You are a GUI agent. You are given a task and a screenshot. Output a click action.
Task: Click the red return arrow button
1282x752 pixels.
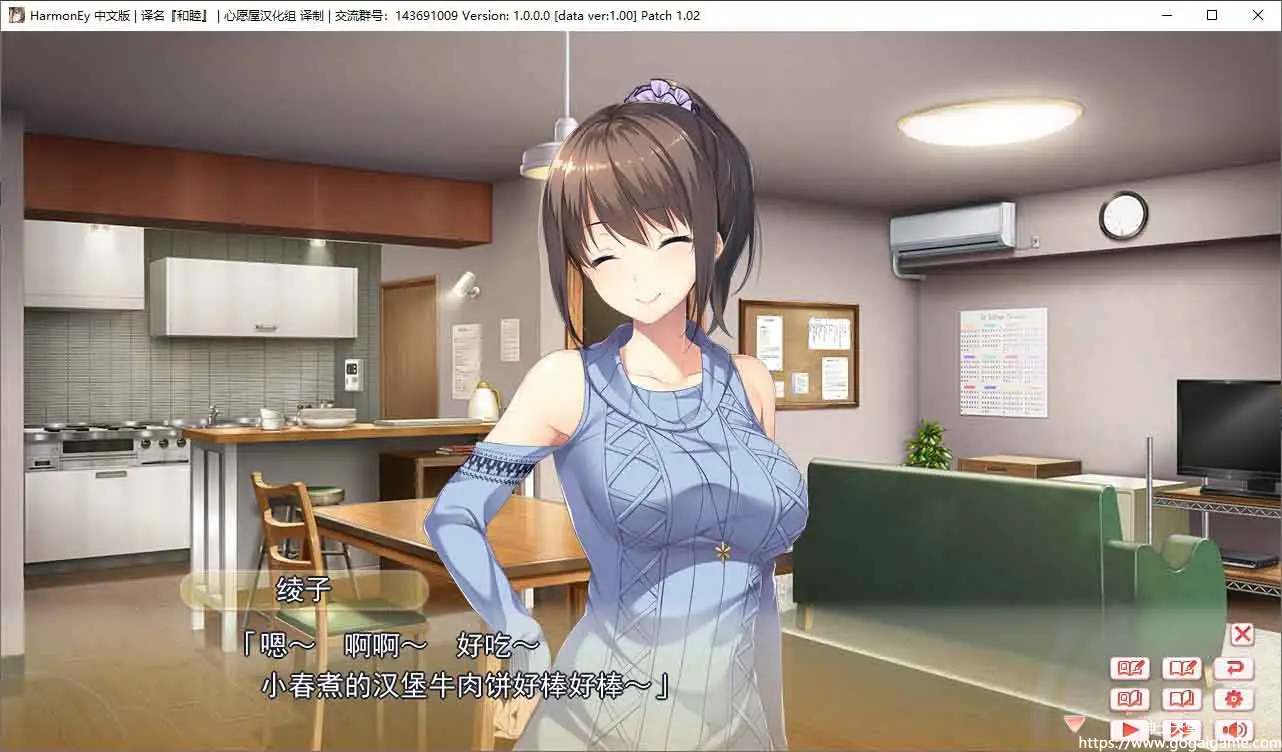point(1234,668)
